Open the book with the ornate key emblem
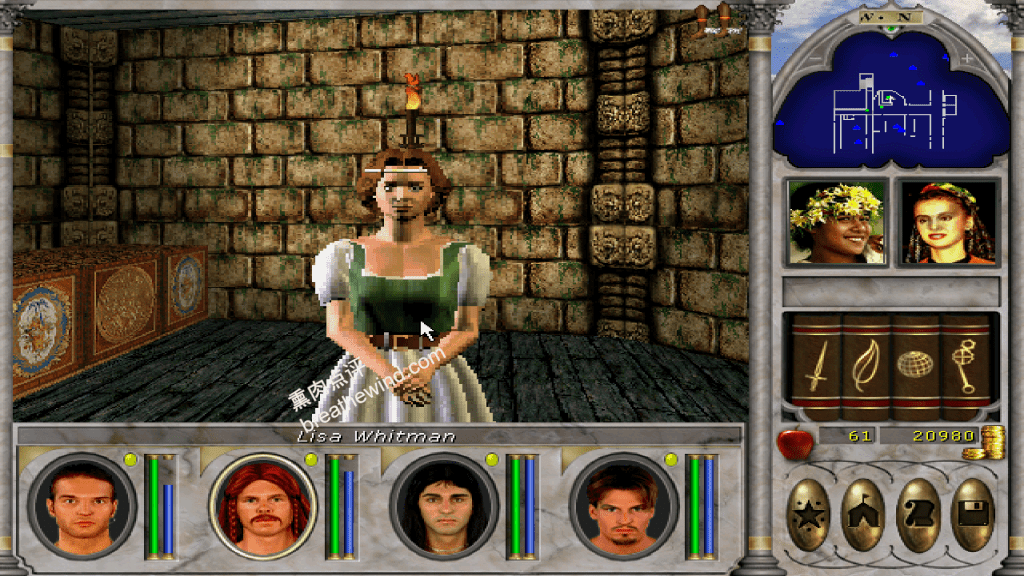This screenshot has width=1024, height=576. tap(964, 365)
